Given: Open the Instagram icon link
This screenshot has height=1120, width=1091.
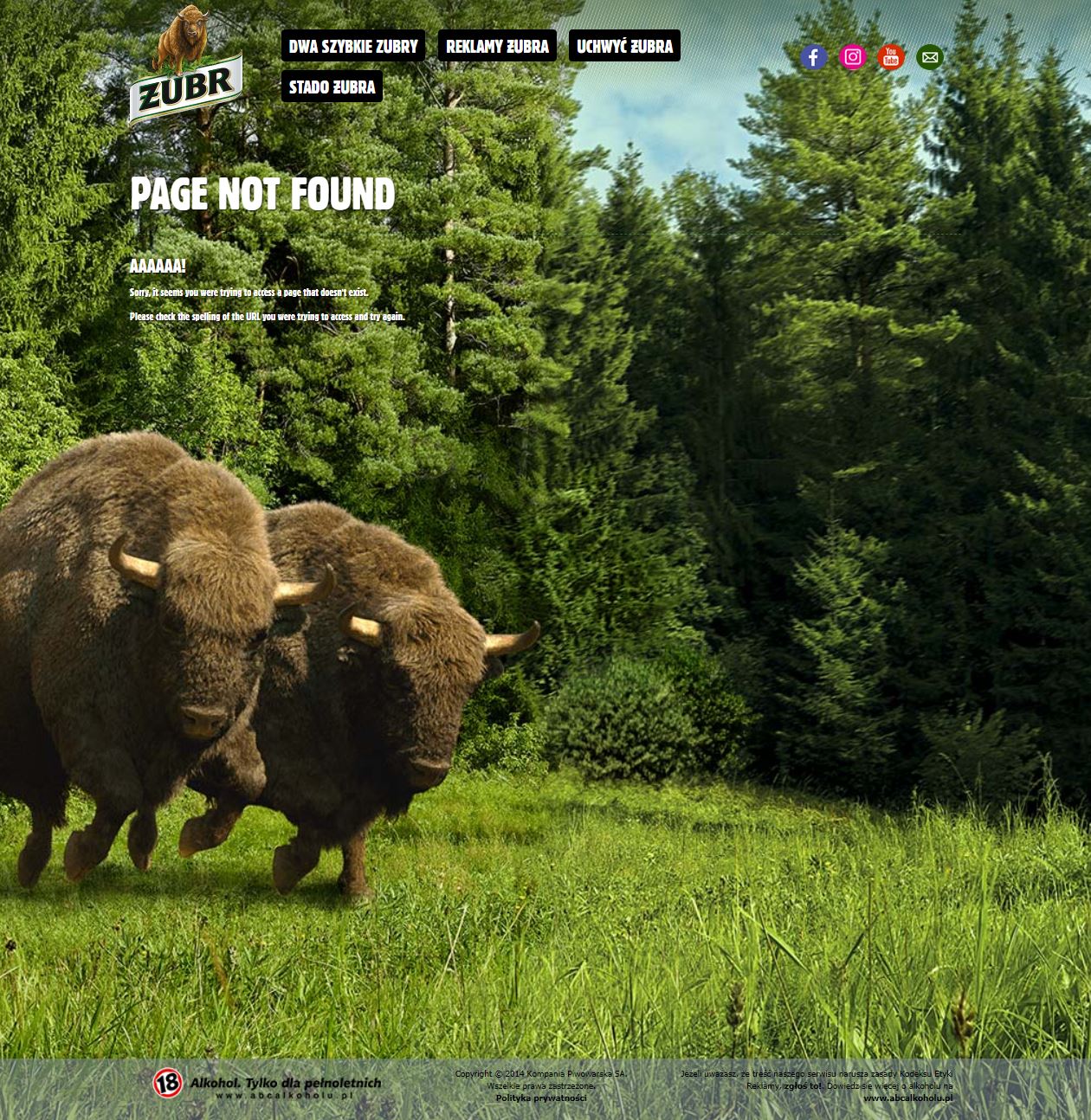Looking at the screenshot, I should coord(853,57).
